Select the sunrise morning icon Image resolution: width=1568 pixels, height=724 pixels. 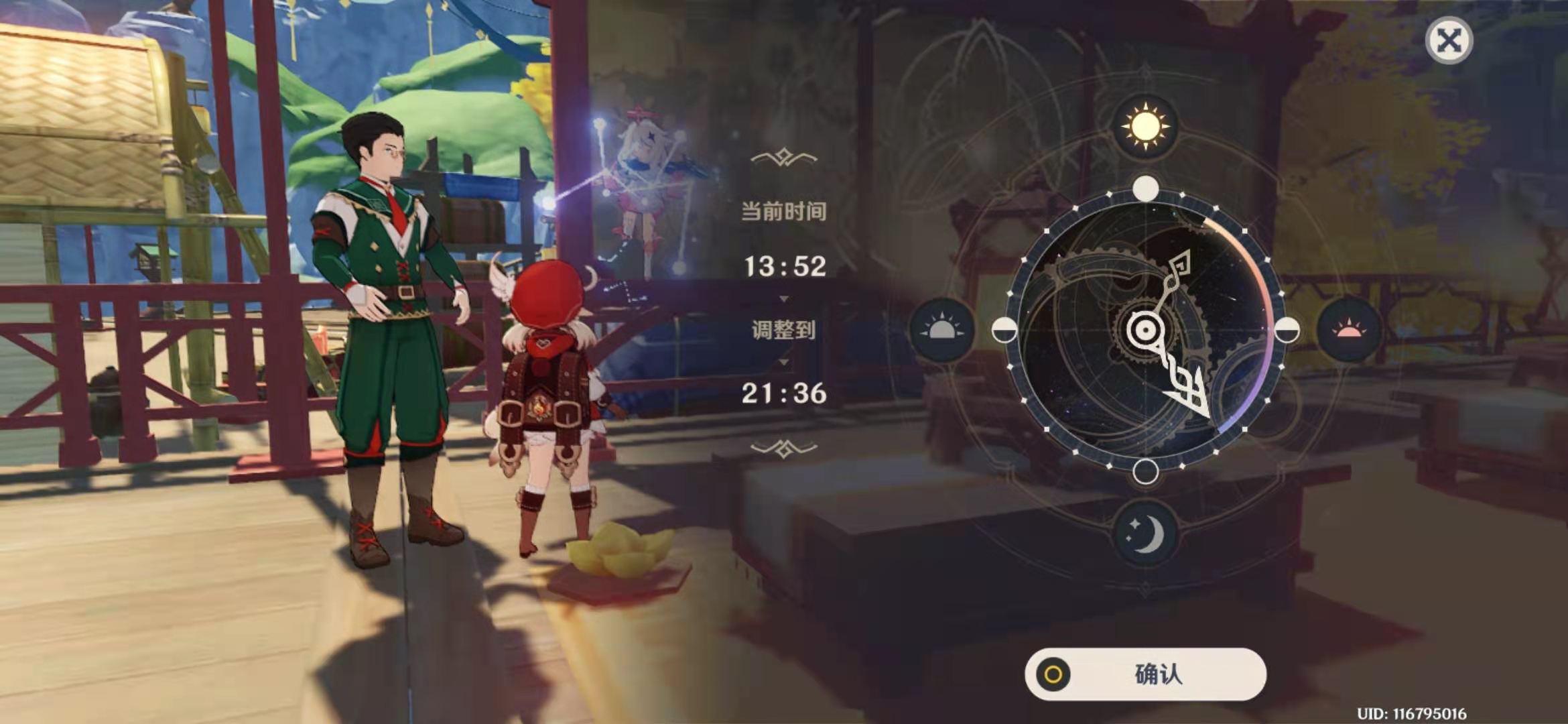coord(941,330)
